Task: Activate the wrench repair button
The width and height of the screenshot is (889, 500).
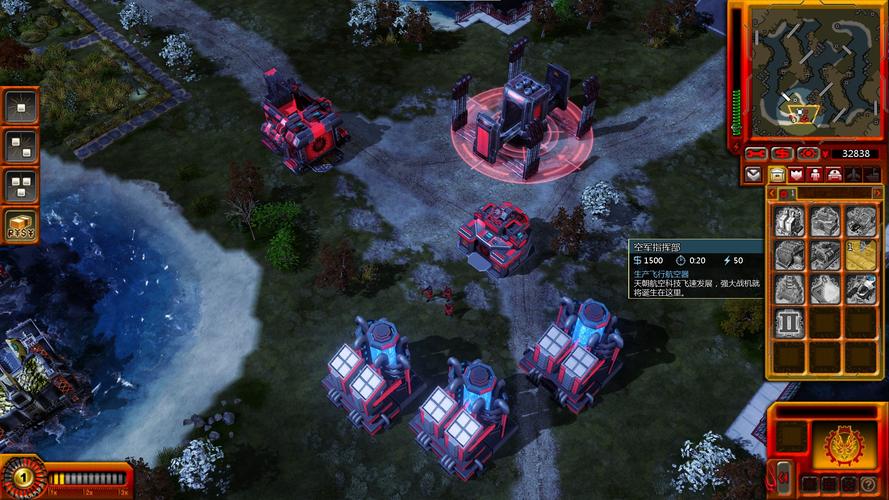Action: [757, 153]
